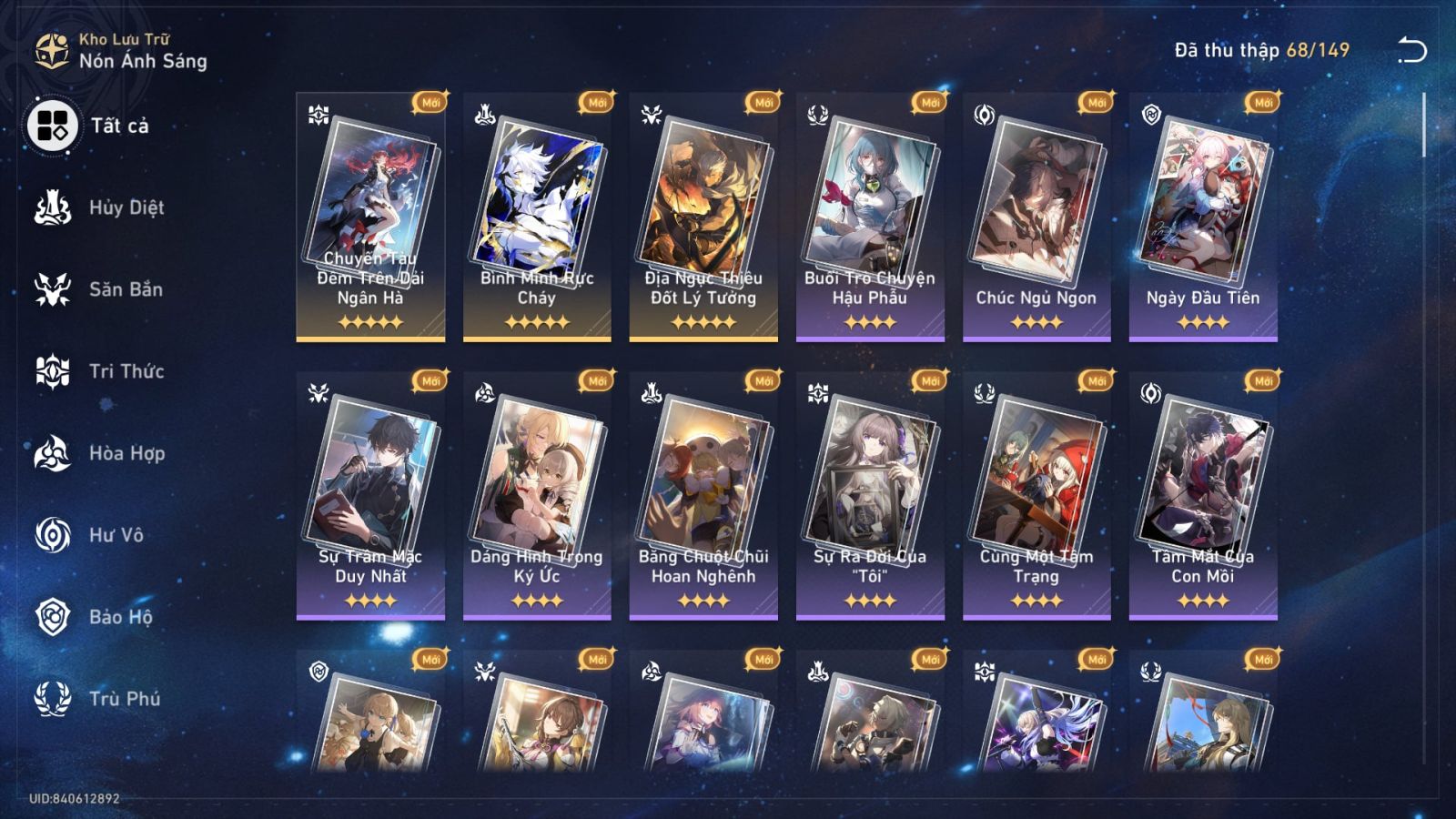
Task: Toggle the Mới badge on Ngày Đầu Tiên
Action: (1261, 104)
